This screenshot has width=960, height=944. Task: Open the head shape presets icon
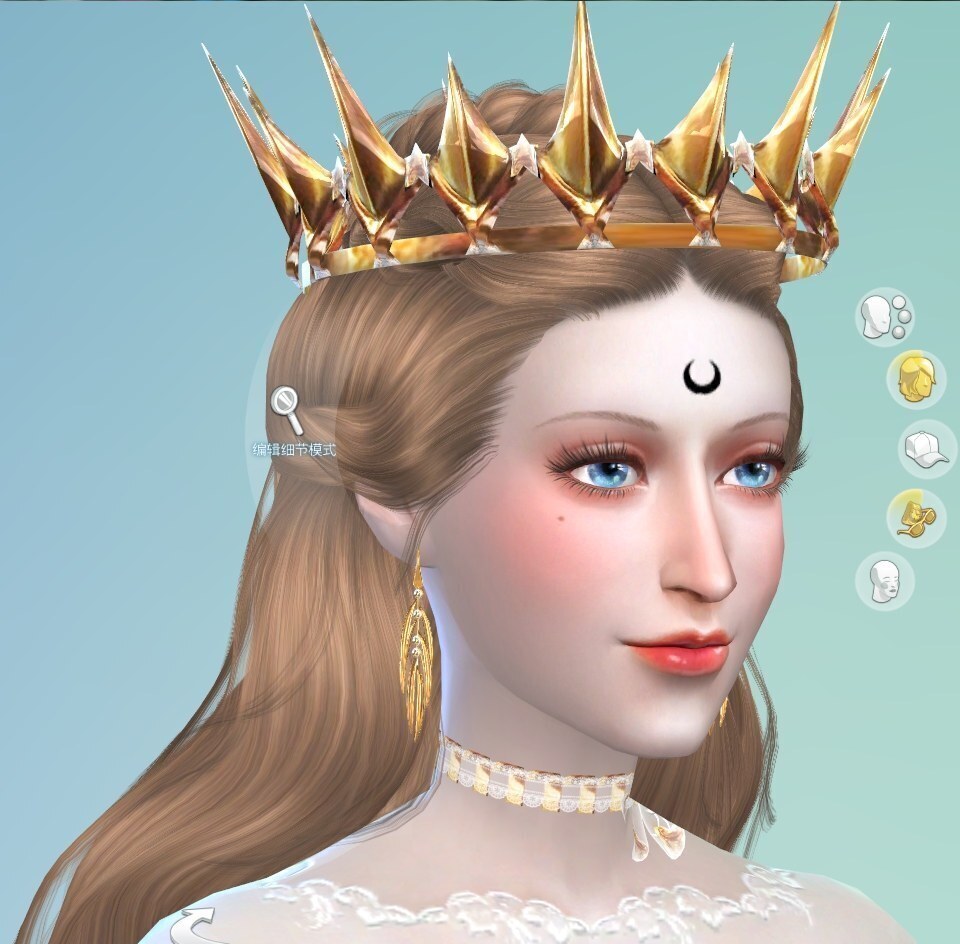(x=884, y=315)
